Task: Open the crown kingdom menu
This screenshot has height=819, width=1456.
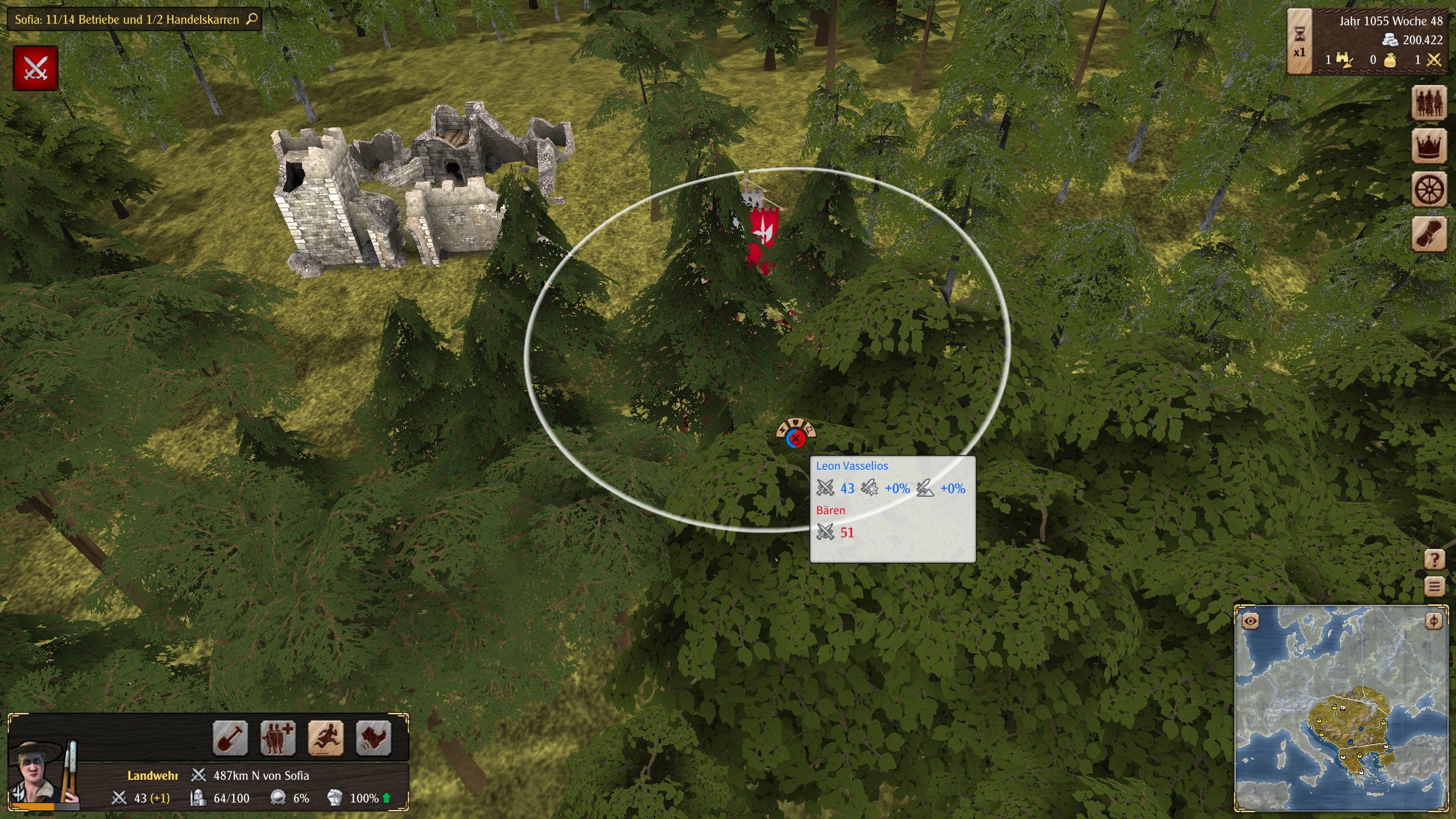Action: coord(1429,146)
